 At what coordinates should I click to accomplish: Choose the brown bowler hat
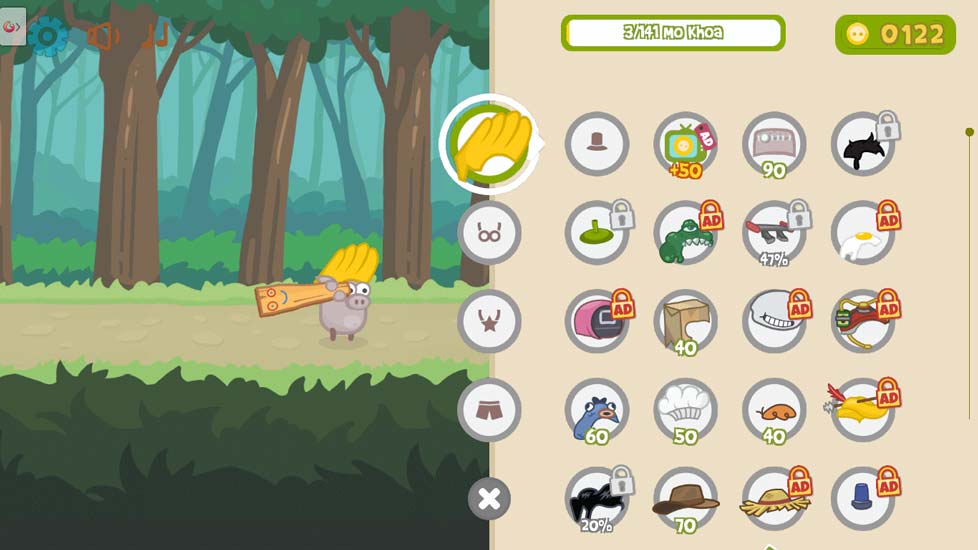coord(597,144)
